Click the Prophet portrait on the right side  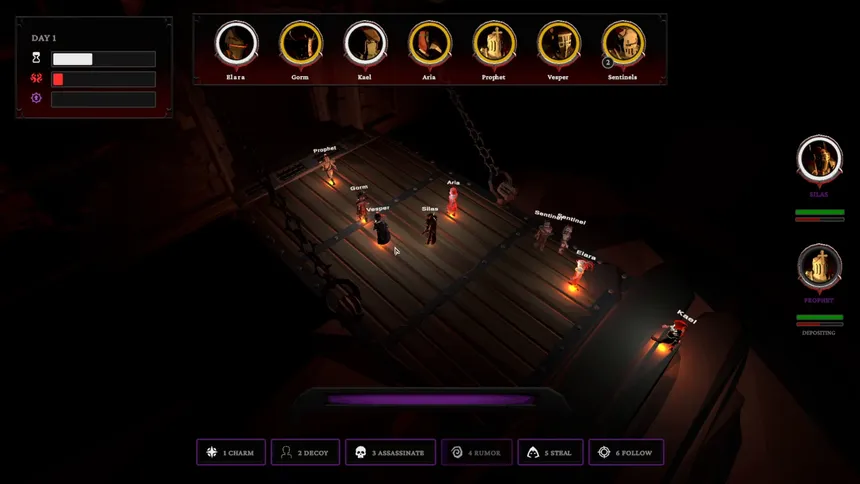pos(819,266)
